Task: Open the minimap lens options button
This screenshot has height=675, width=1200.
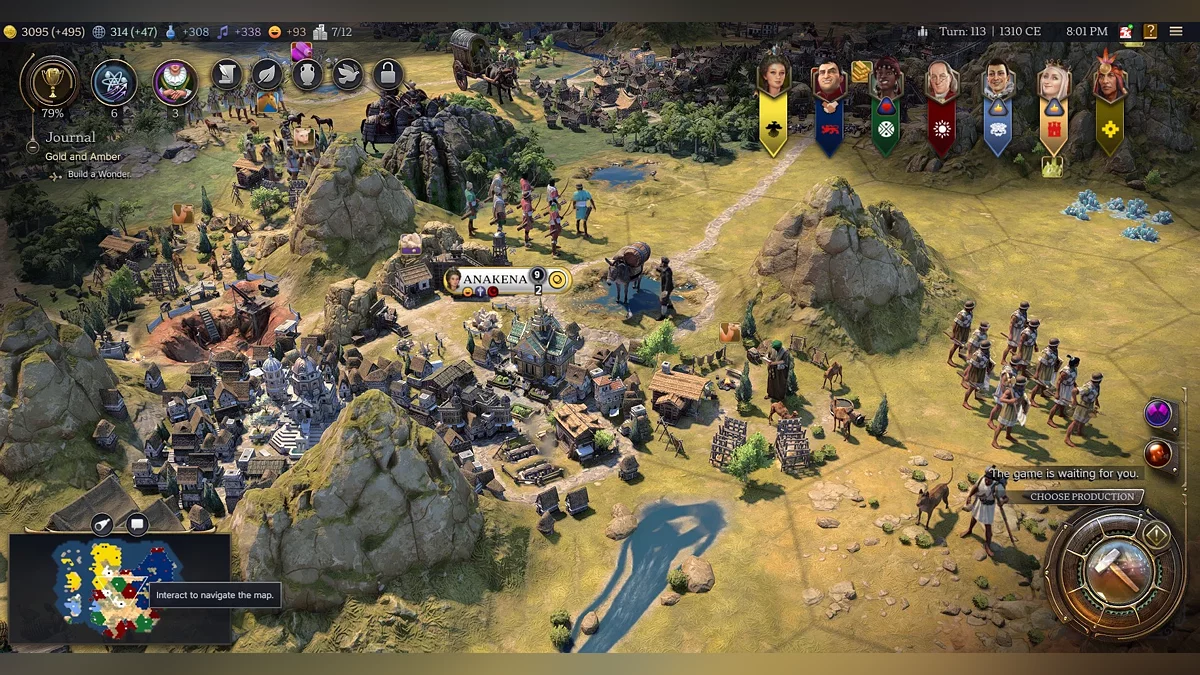Action: 104,524
